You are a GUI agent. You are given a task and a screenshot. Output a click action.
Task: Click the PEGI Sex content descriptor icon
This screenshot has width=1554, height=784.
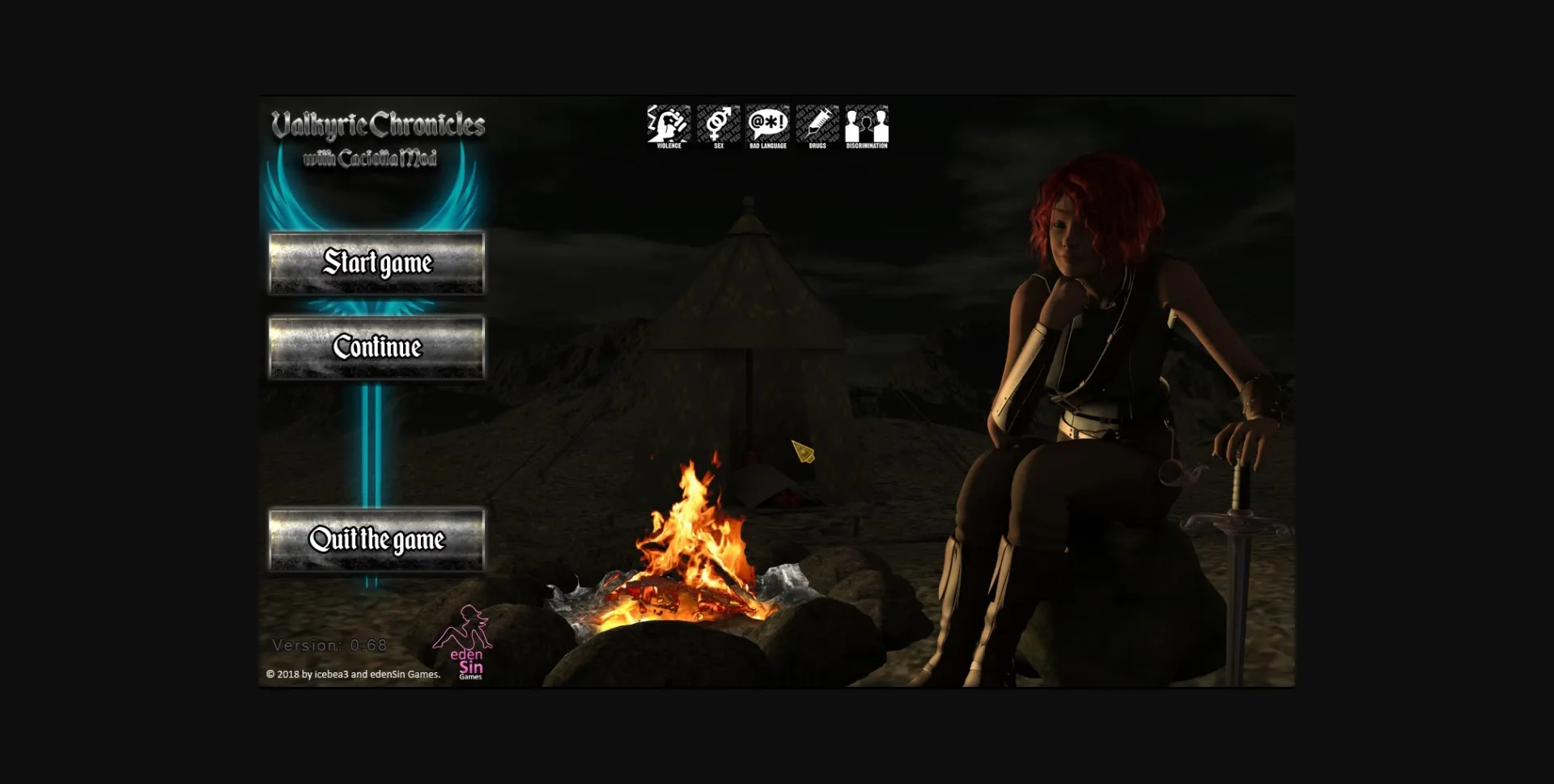click(x=717, y=124)
